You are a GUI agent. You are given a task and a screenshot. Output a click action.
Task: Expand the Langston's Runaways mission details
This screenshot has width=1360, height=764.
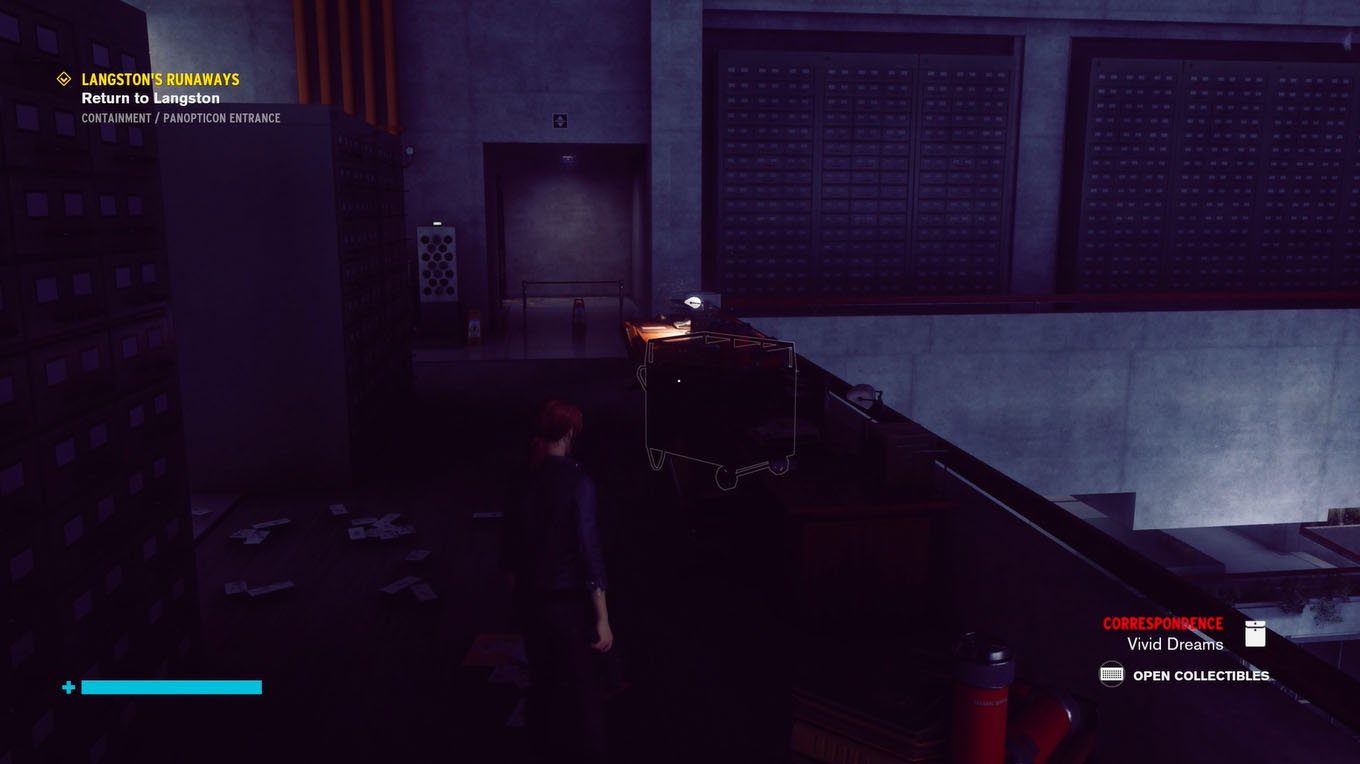[160, 78]
